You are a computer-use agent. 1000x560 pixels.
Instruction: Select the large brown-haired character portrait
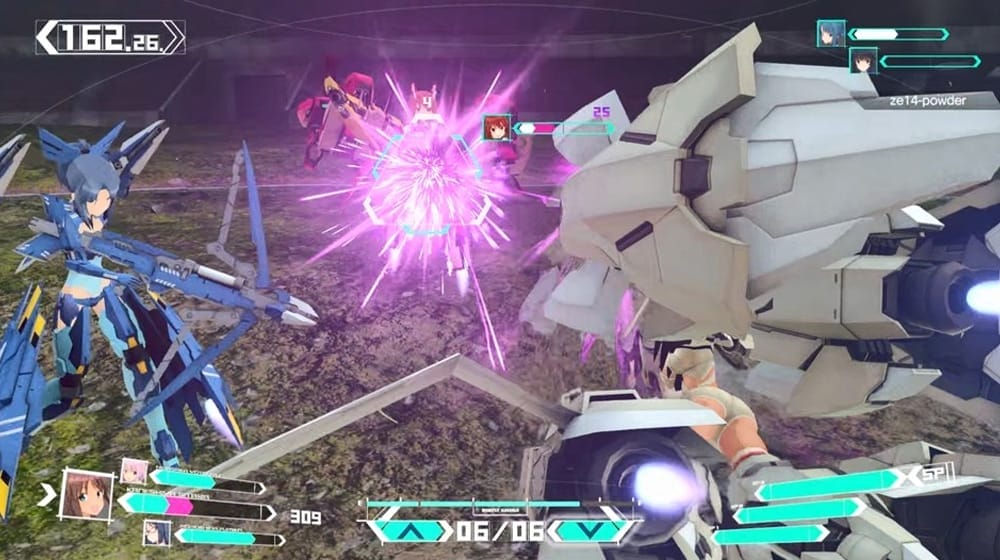click(85, 494)
